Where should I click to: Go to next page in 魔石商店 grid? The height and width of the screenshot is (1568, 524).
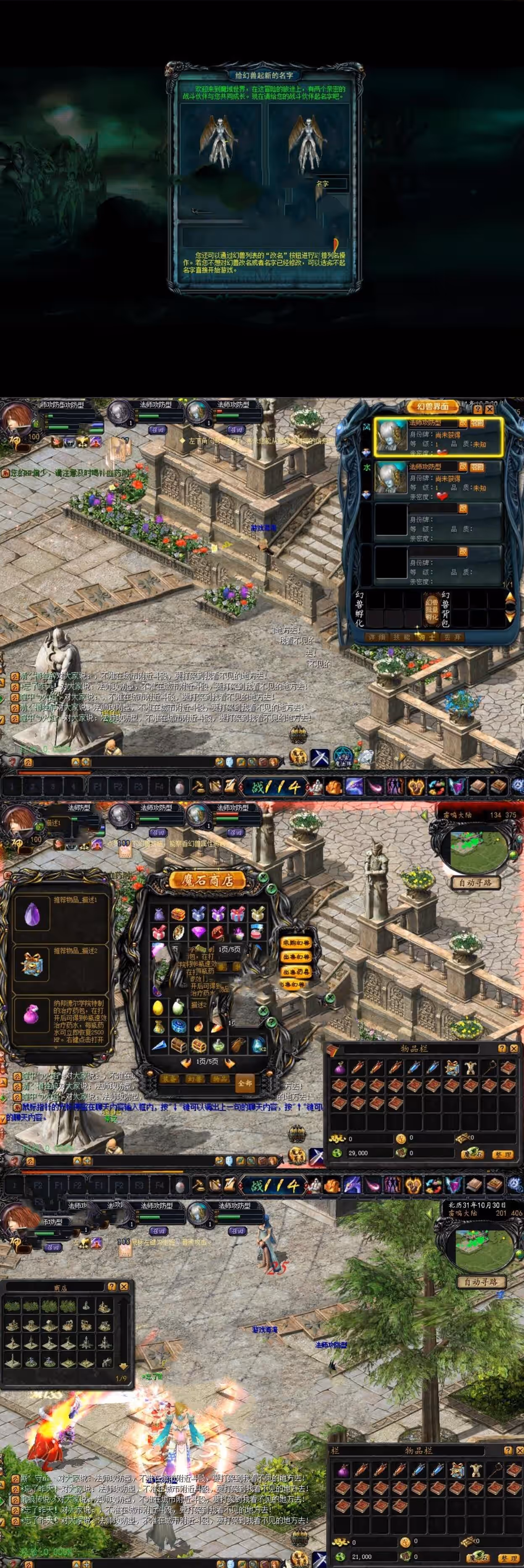[230, 1063]
